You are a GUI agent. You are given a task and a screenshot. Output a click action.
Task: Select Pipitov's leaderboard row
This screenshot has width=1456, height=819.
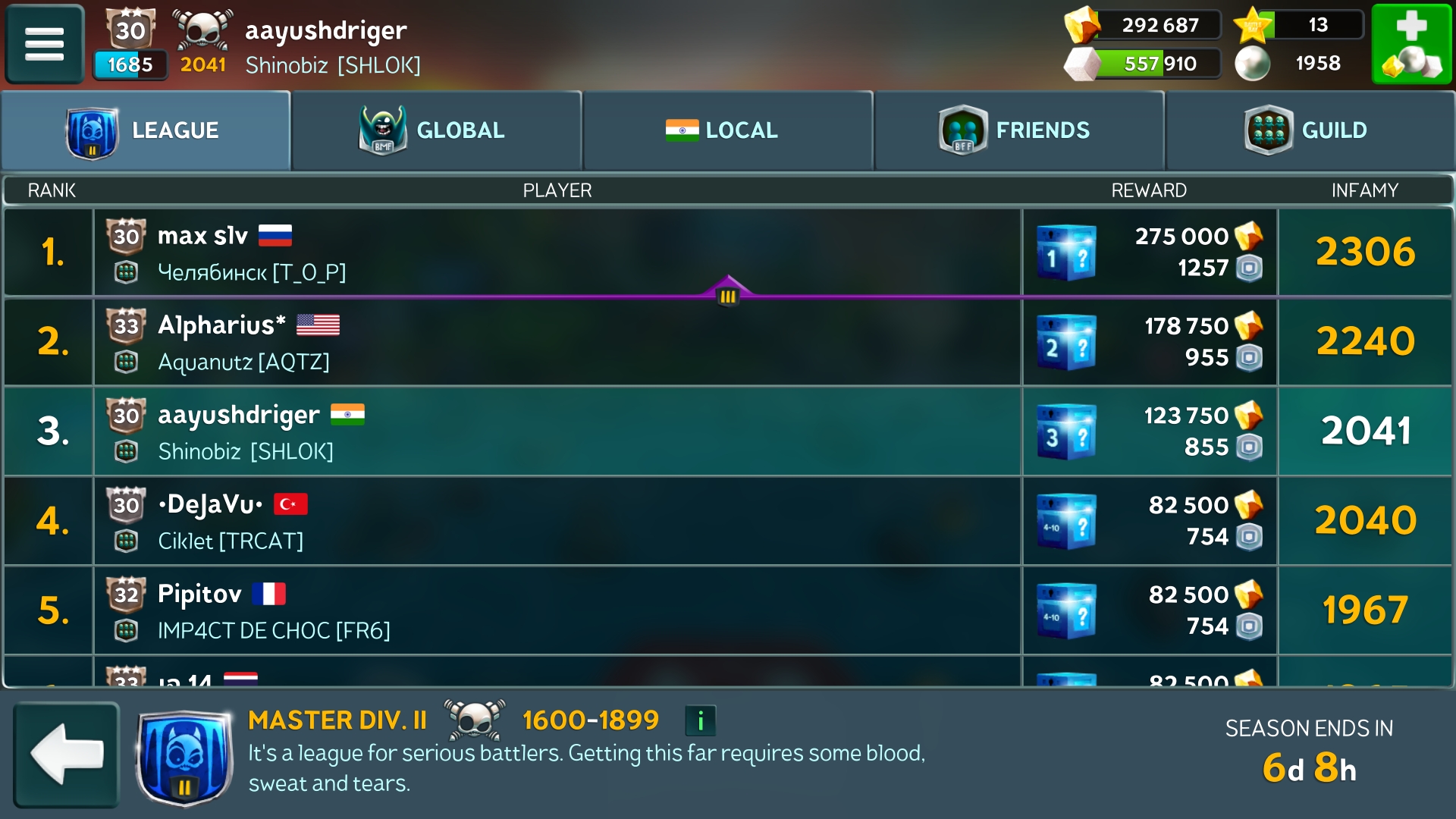click(x=557, y=610)
